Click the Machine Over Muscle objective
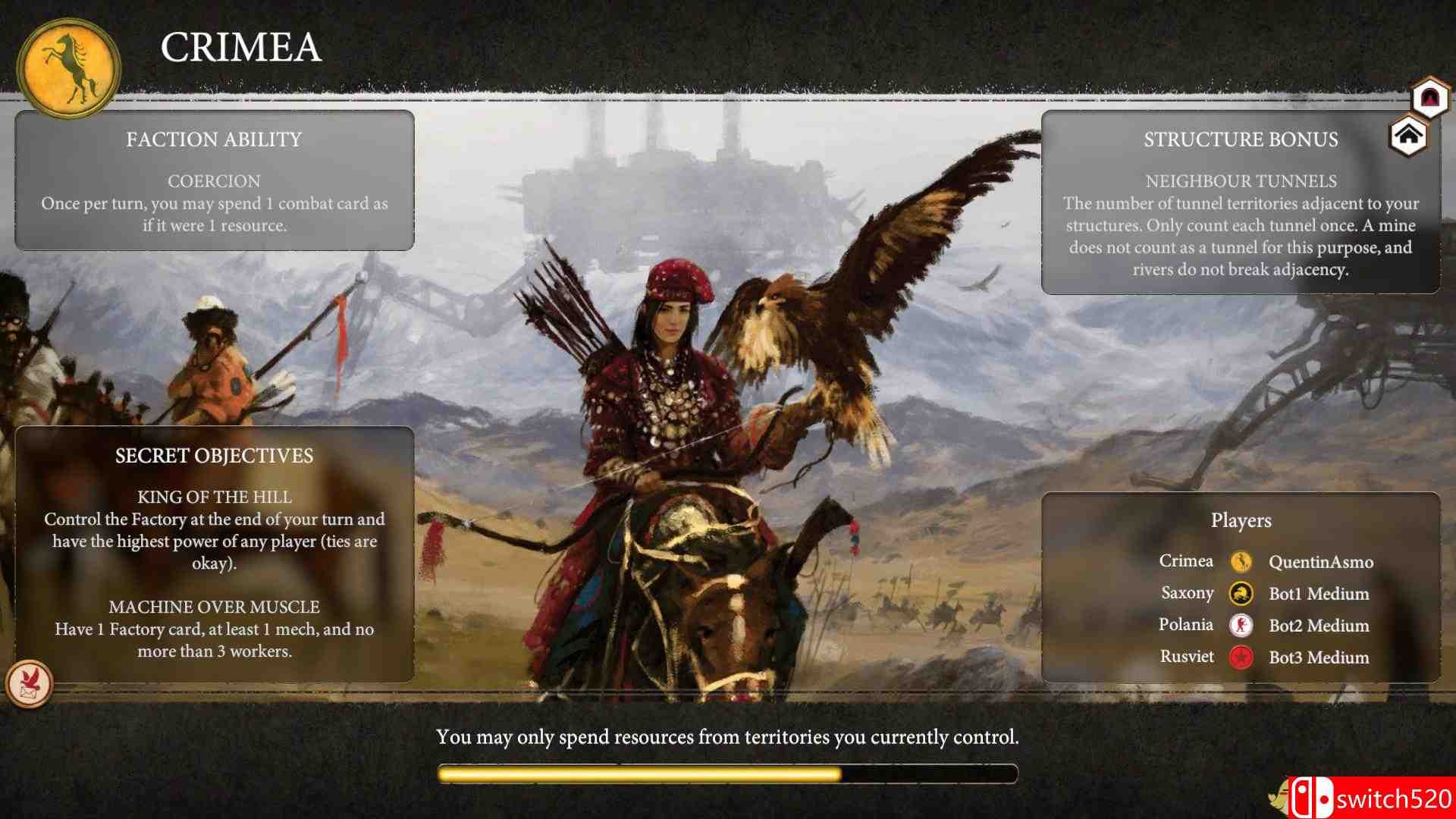The width and height of the screenshot is (1456, 819). [215, 629]
